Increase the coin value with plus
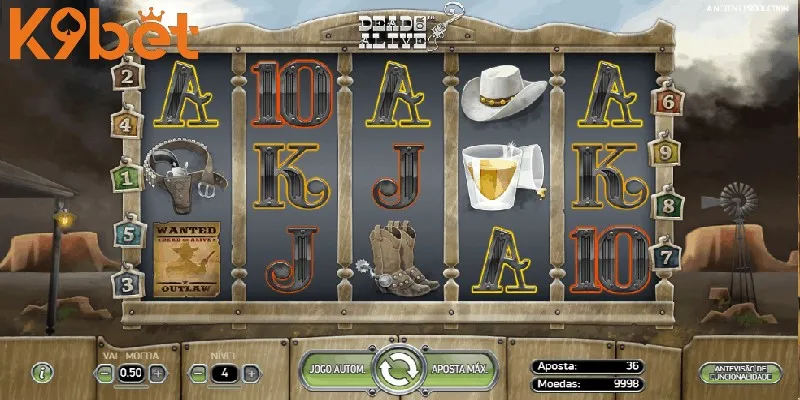The height and width of the screenshot is (400, 800). [158, 373]
